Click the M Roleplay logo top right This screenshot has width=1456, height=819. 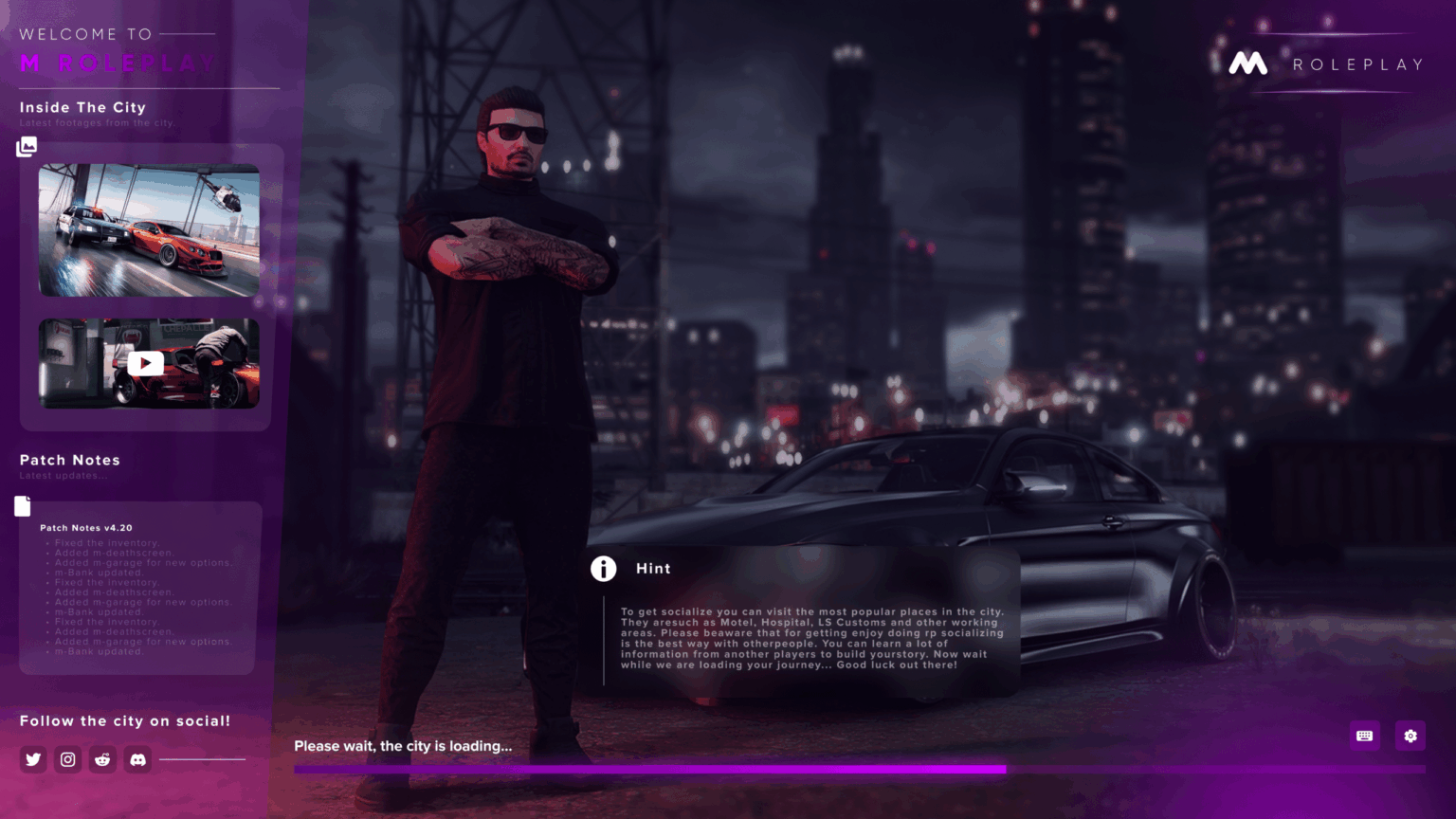click(1248, 64)
